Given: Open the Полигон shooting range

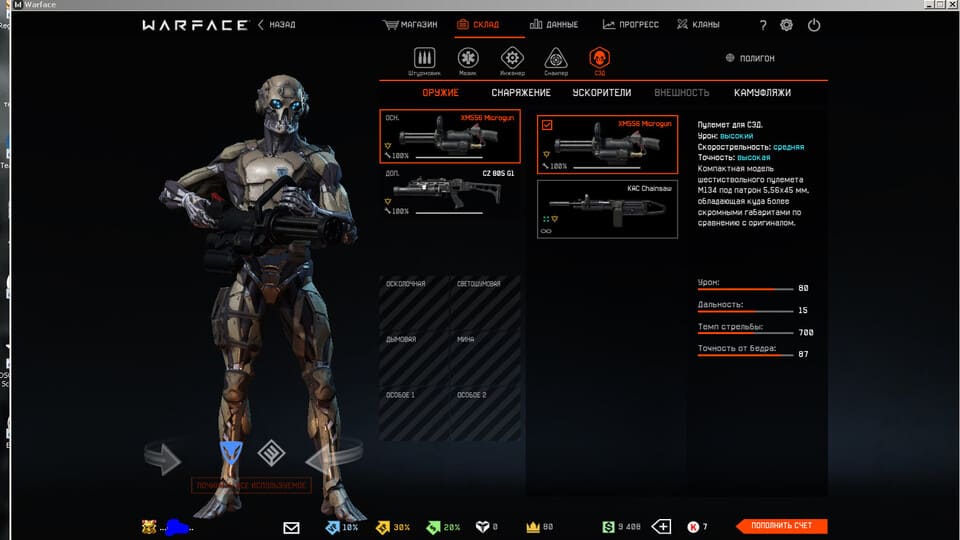Looking at the screenshot, I should [x=750, y=59].
